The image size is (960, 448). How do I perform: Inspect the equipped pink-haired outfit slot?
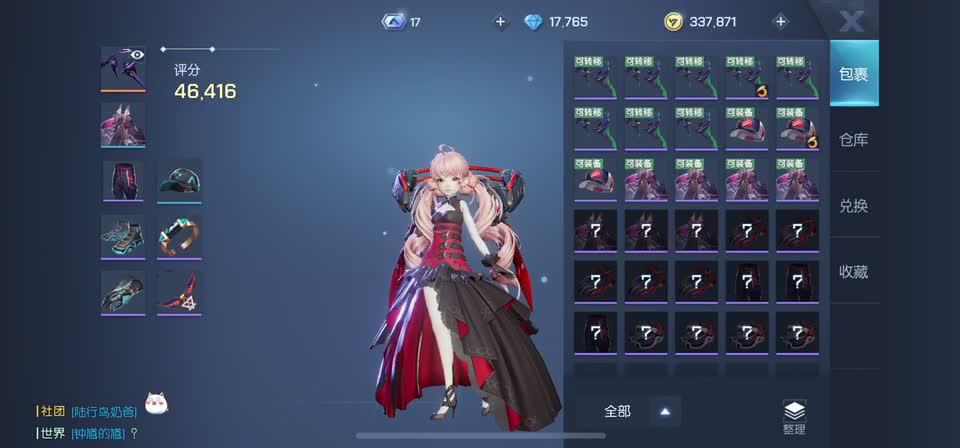pyautogui.click(x=123, y=125)
